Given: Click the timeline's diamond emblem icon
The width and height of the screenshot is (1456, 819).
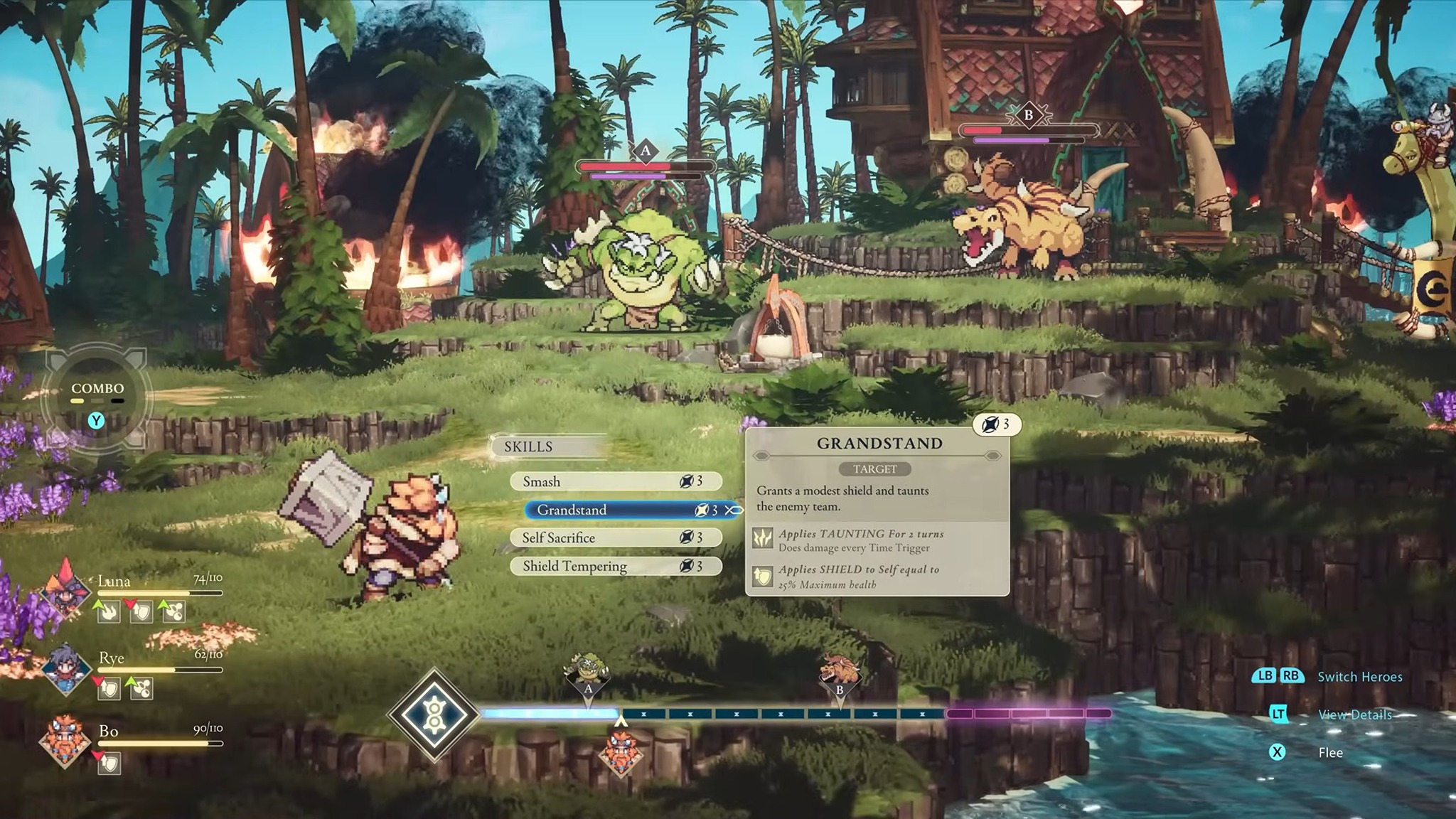Looking at the screenshot, I should pyautogui.click(x=433, y=714).
